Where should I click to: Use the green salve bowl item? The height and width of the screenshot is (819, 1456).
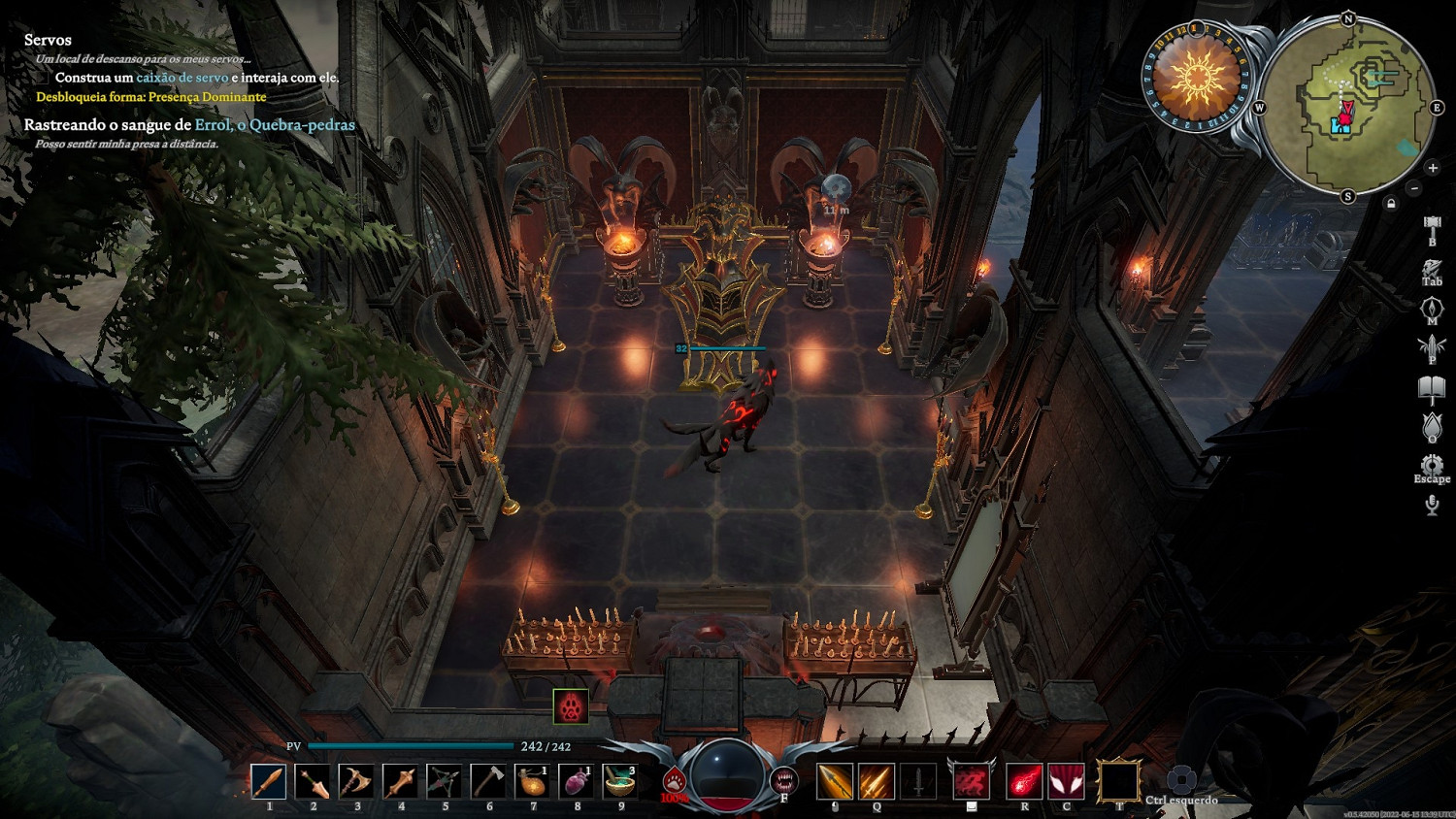pos(619,781)
